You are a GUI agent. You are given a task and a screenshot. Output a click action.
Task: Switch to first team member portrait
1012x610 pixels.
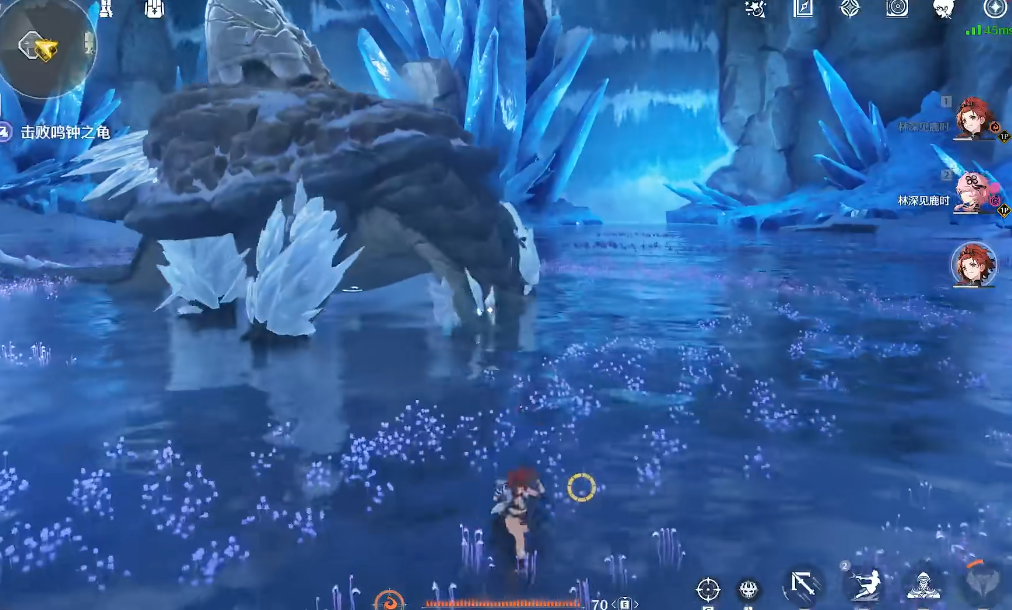click(973, 119)
